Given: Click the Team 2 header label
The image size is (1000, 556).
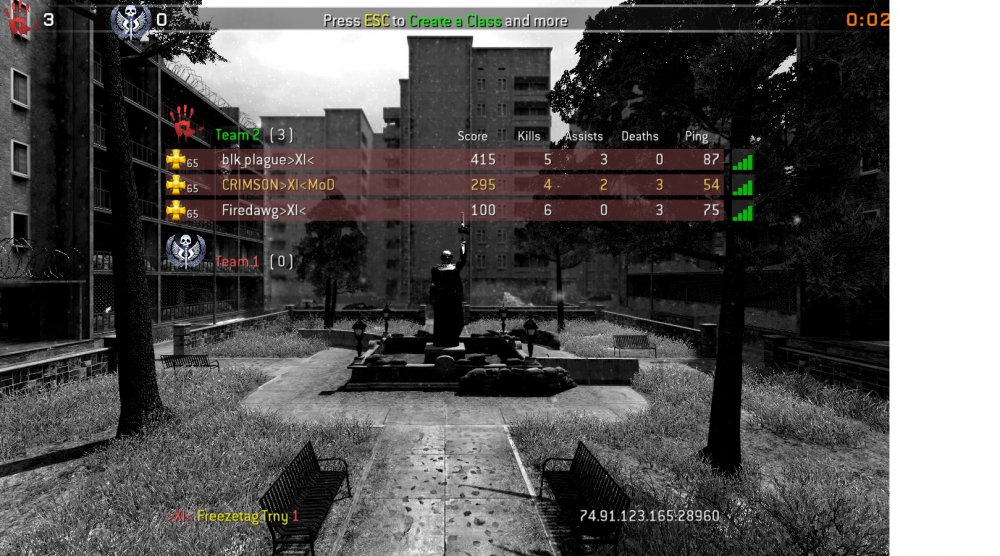Looking at the screenshot, I should tap(237, 134).
